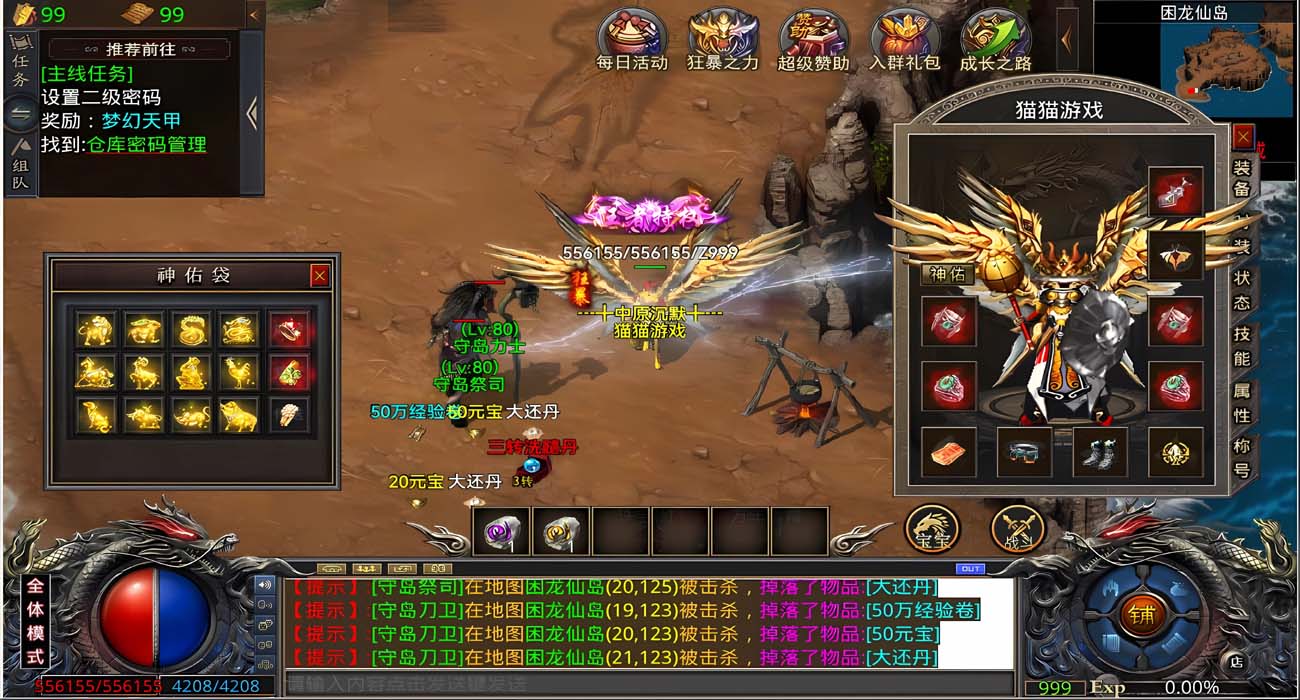Switch to the 属性 attributes tab
Viewport: 1300px width, 700px height.
(x=1242, y=402)
